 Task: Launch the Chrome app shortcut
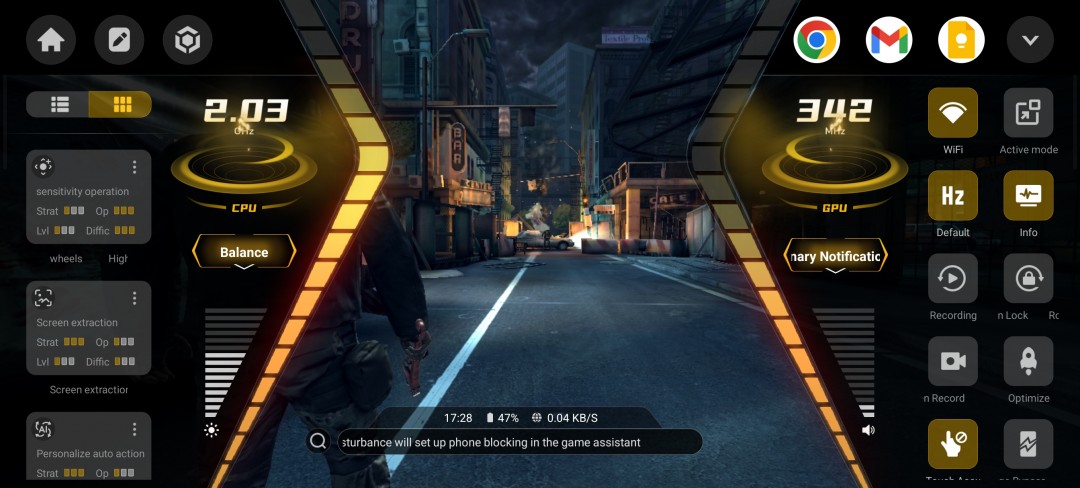(x=816, y=41)
